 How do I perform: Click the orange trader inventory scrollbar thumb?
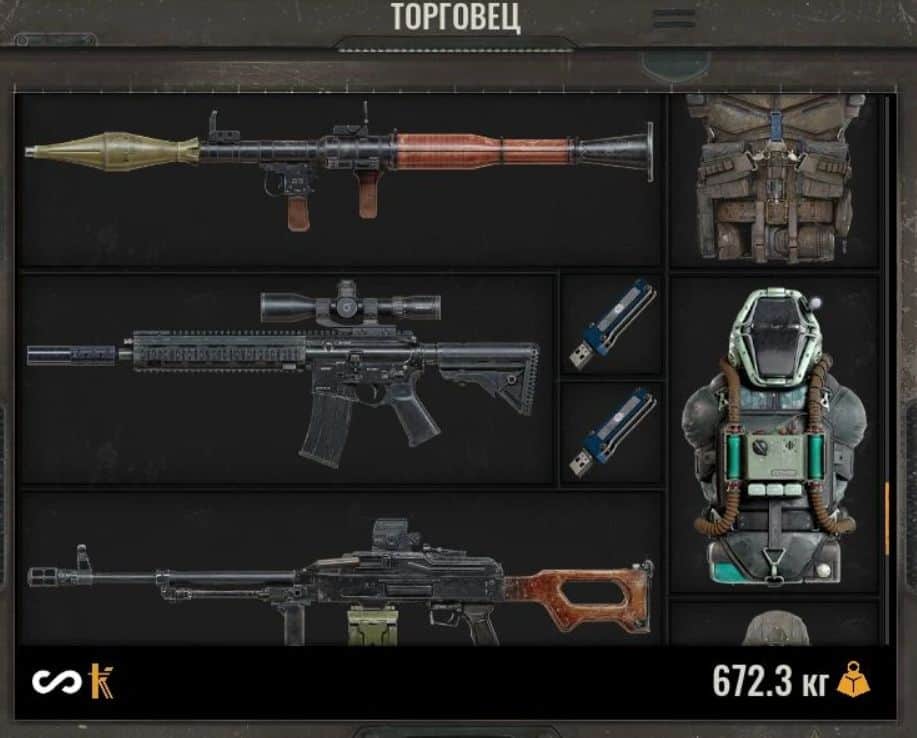tap(887, 518)
